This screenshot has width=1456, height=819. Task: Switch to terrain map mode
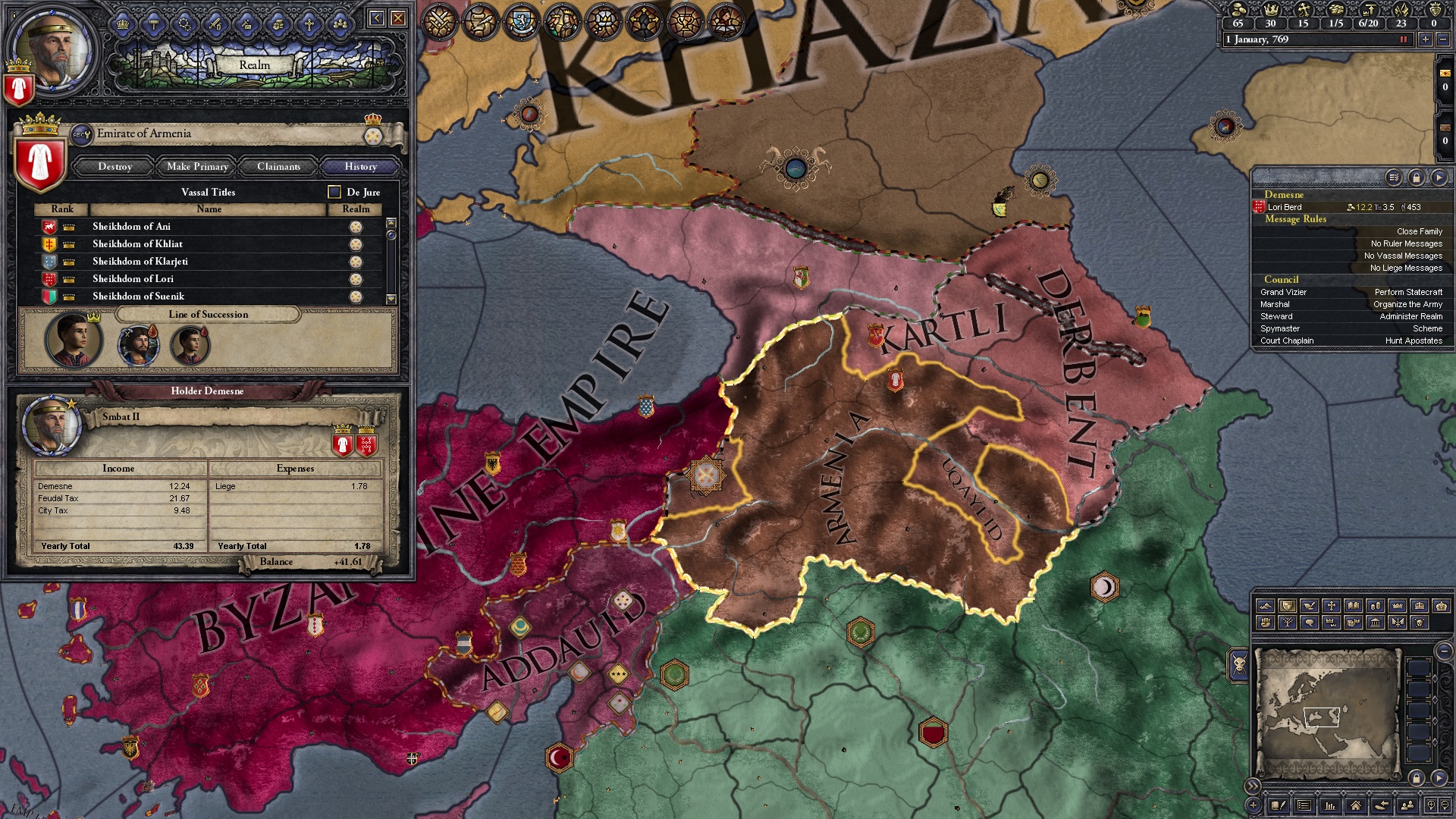click(1266, 606)
